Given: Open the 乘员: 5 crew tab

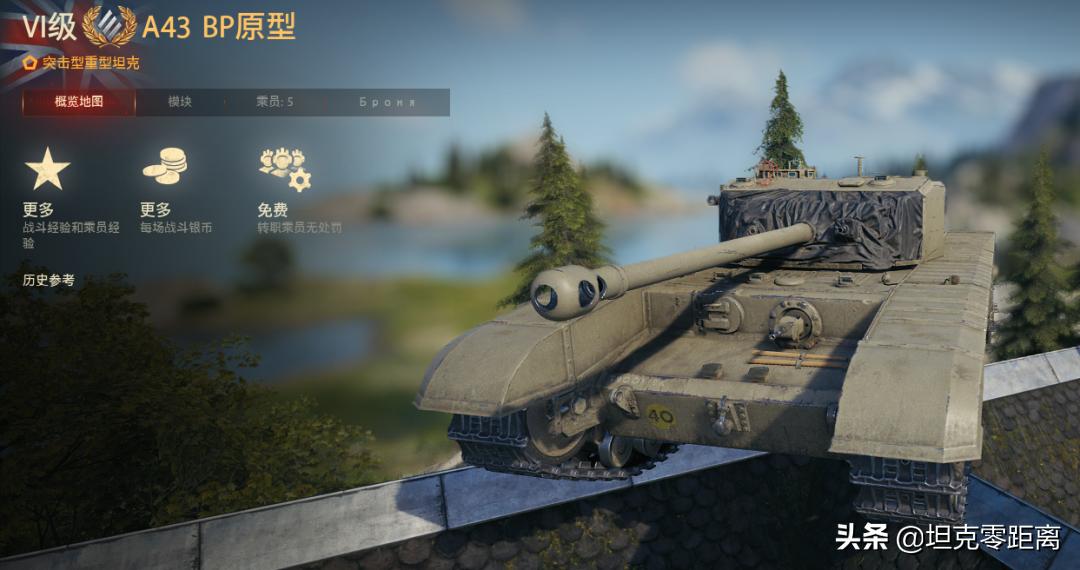Looking at the screenshot, I should 274,102.
